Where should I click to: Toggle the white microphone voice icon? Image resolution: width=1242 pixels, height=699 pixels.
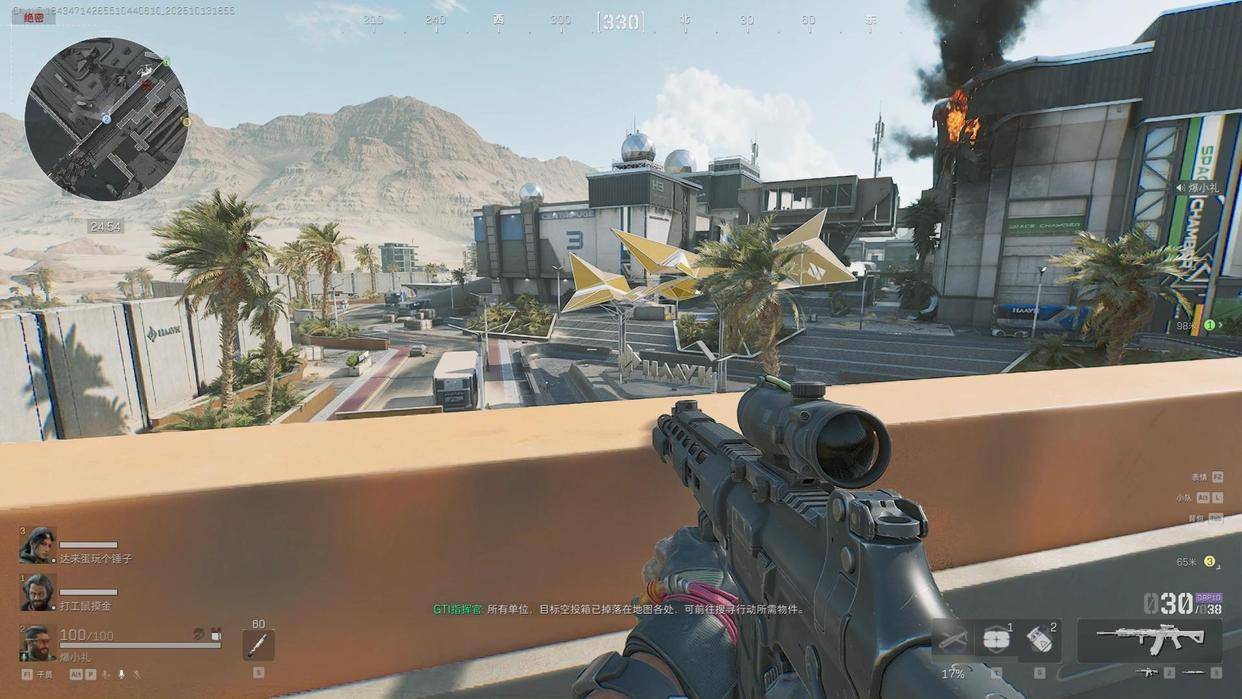(122, 675)
